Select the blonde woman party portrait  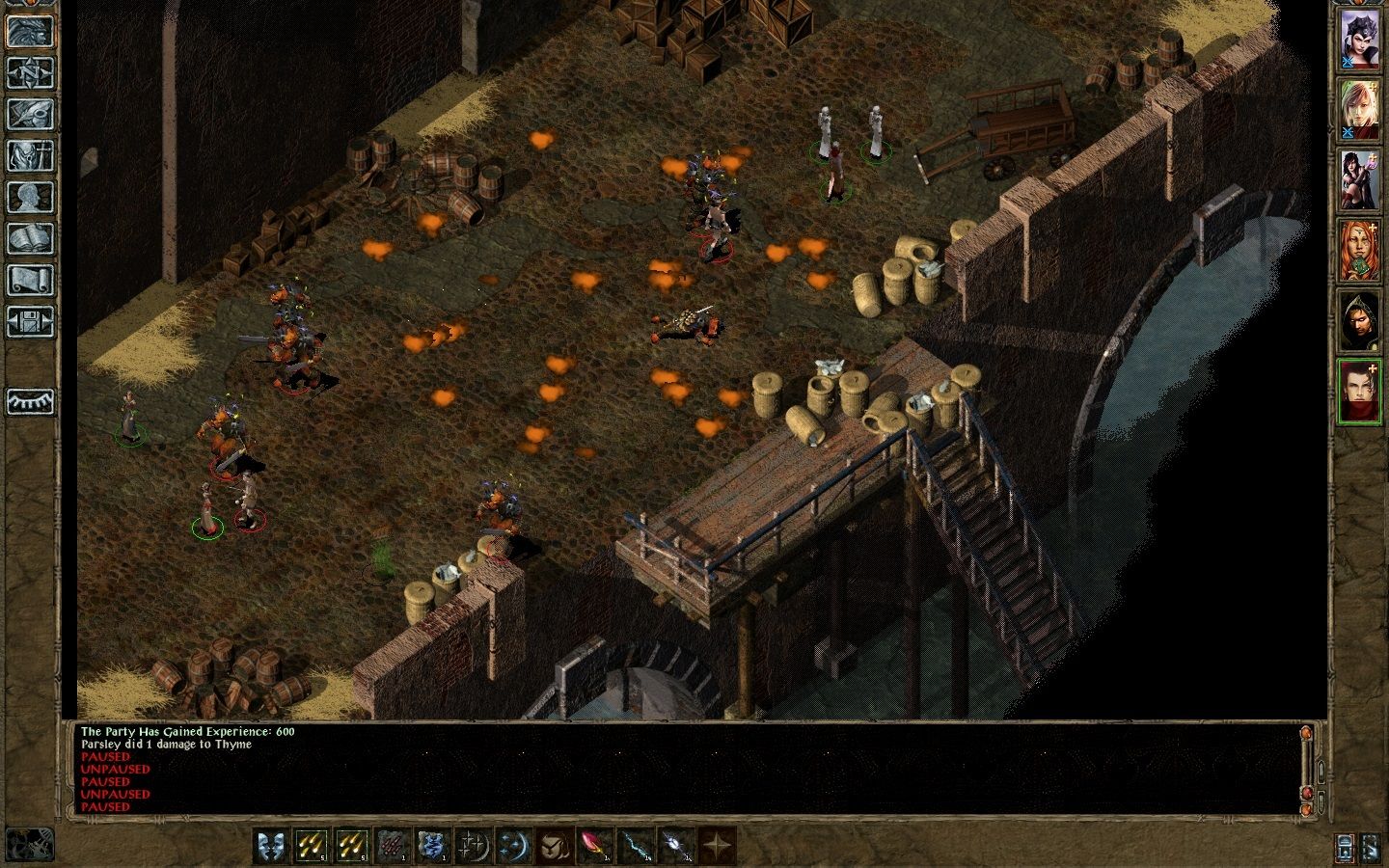1359,109
